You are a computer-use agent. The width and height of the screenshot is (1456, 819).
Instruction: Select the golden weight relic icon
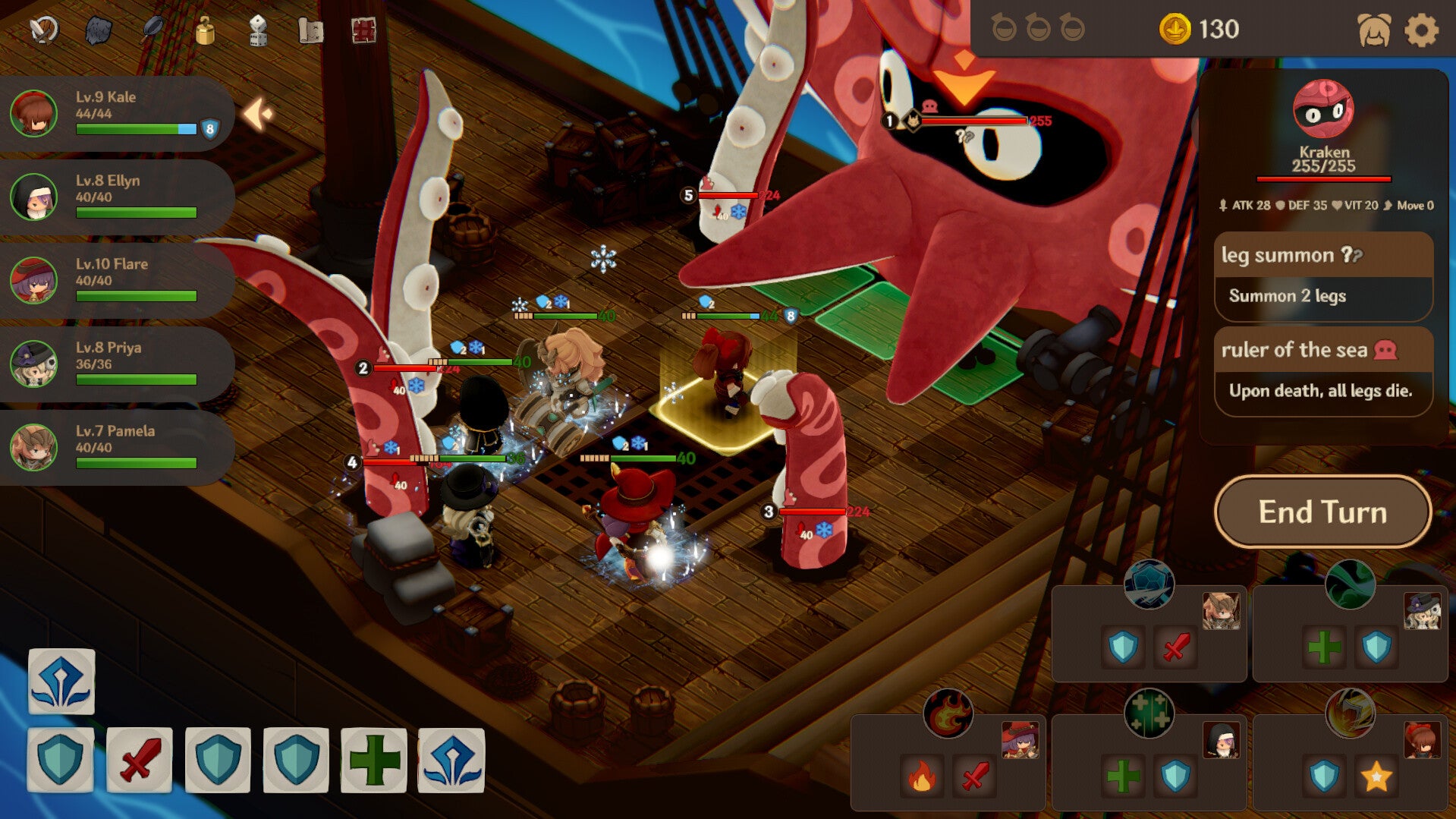[205, 31]
